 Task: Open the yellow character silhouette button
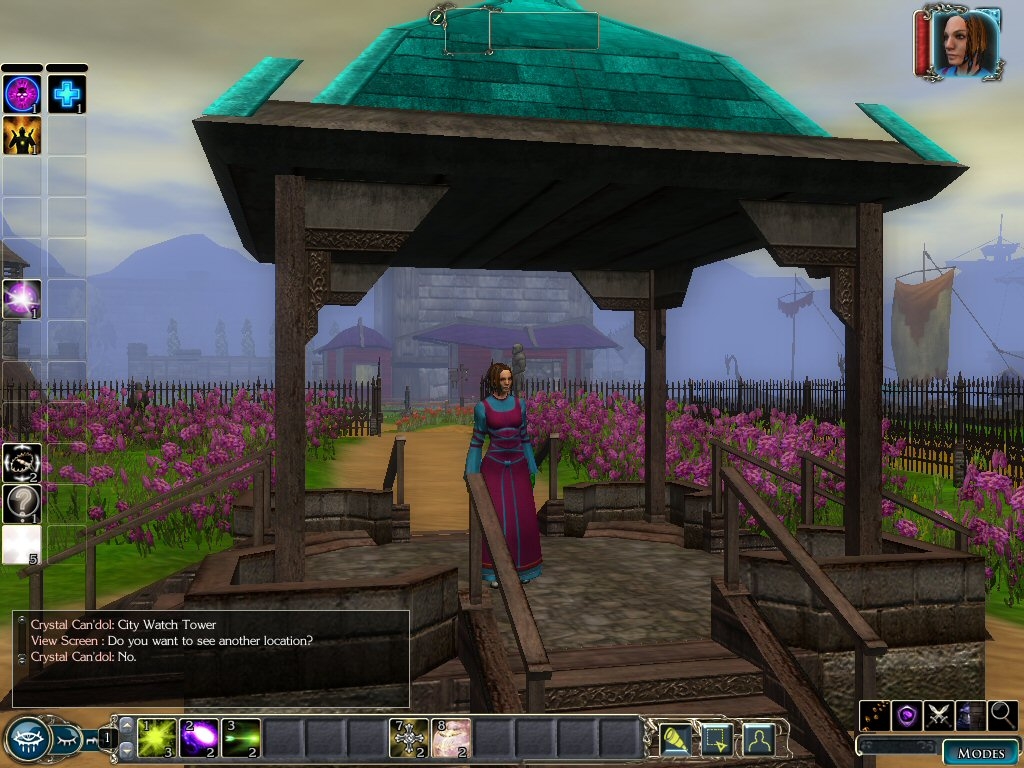(x=760, y=739)
